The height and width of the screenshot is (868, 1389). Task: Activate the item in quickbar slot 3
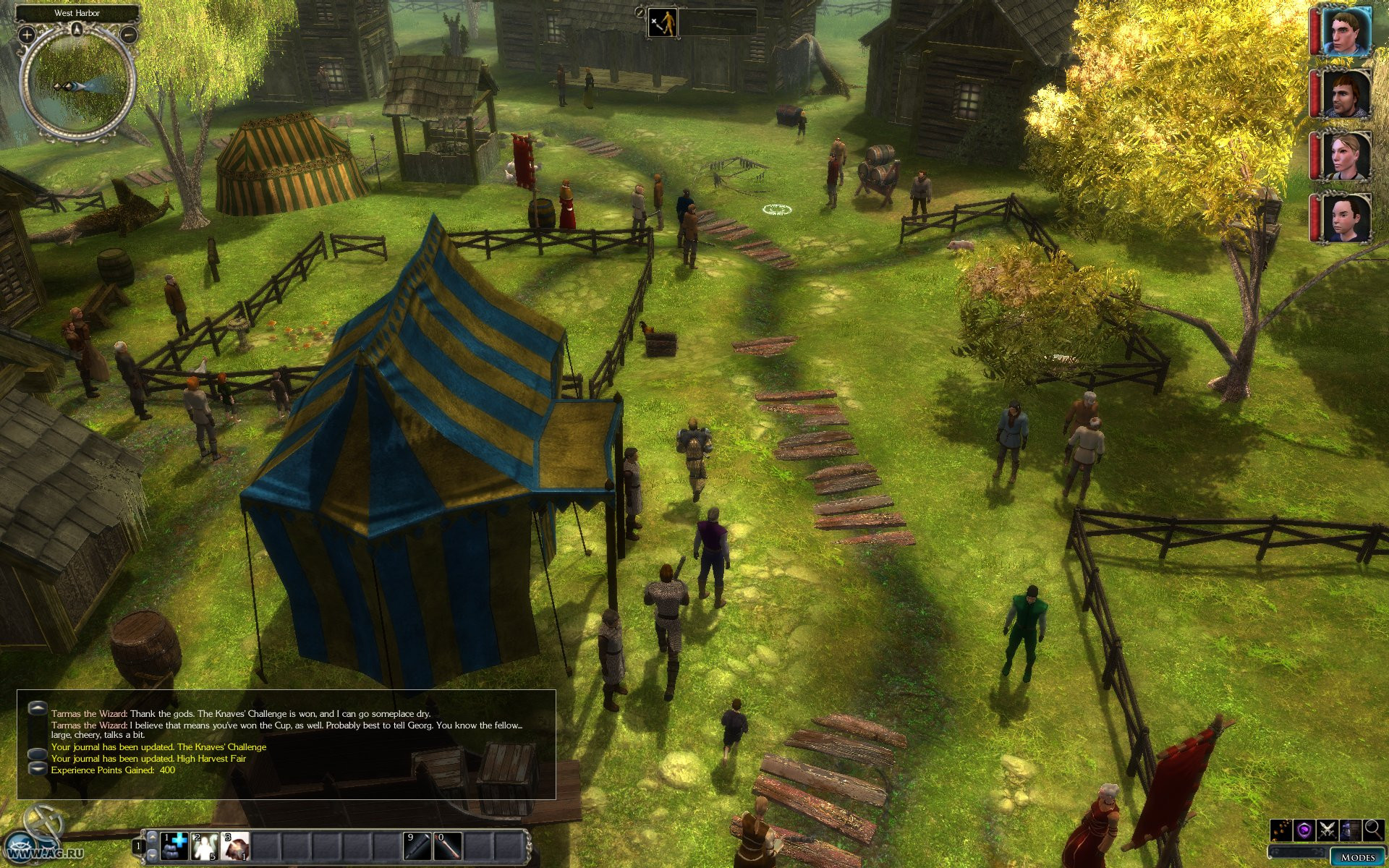235,846
